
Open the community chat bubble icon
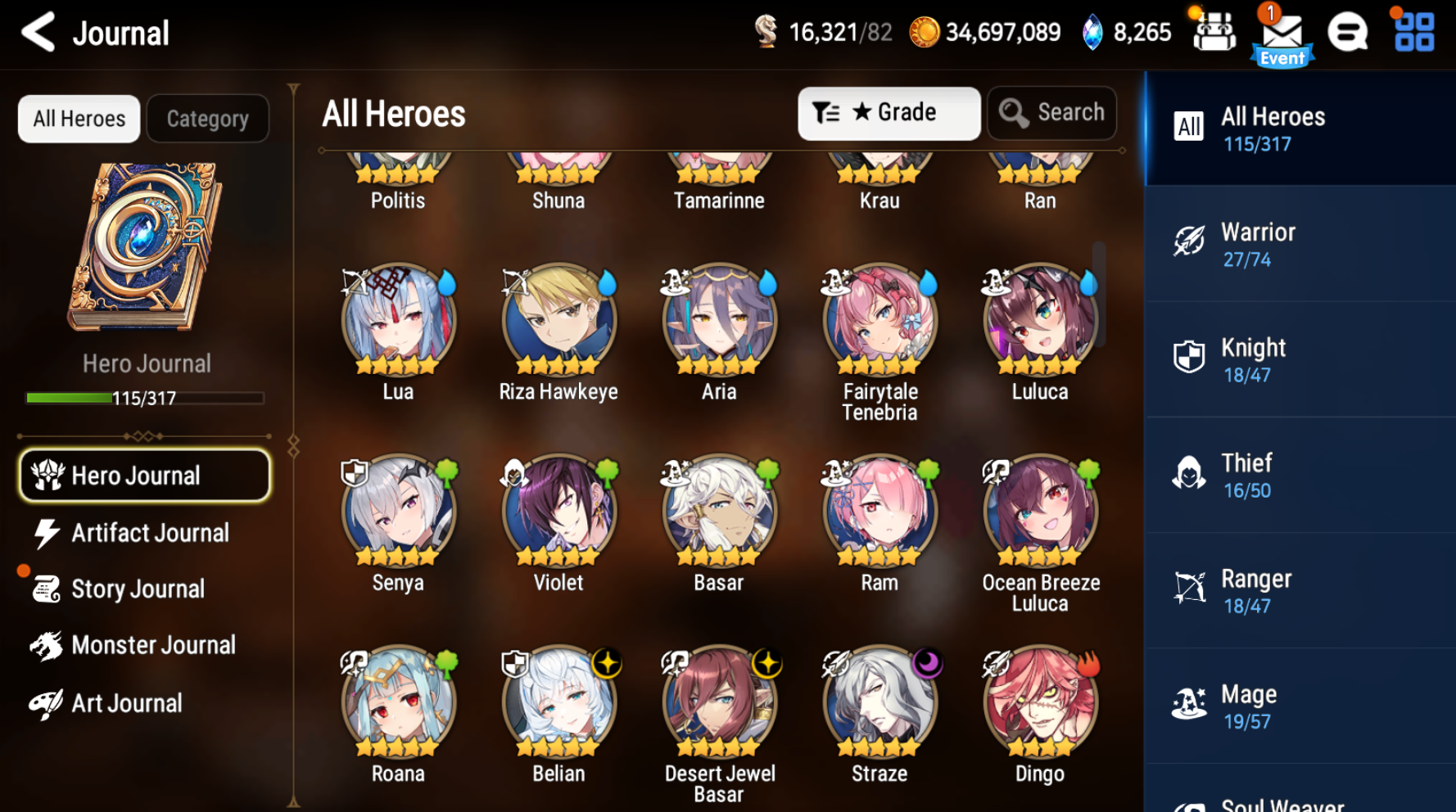point(1347,33)
